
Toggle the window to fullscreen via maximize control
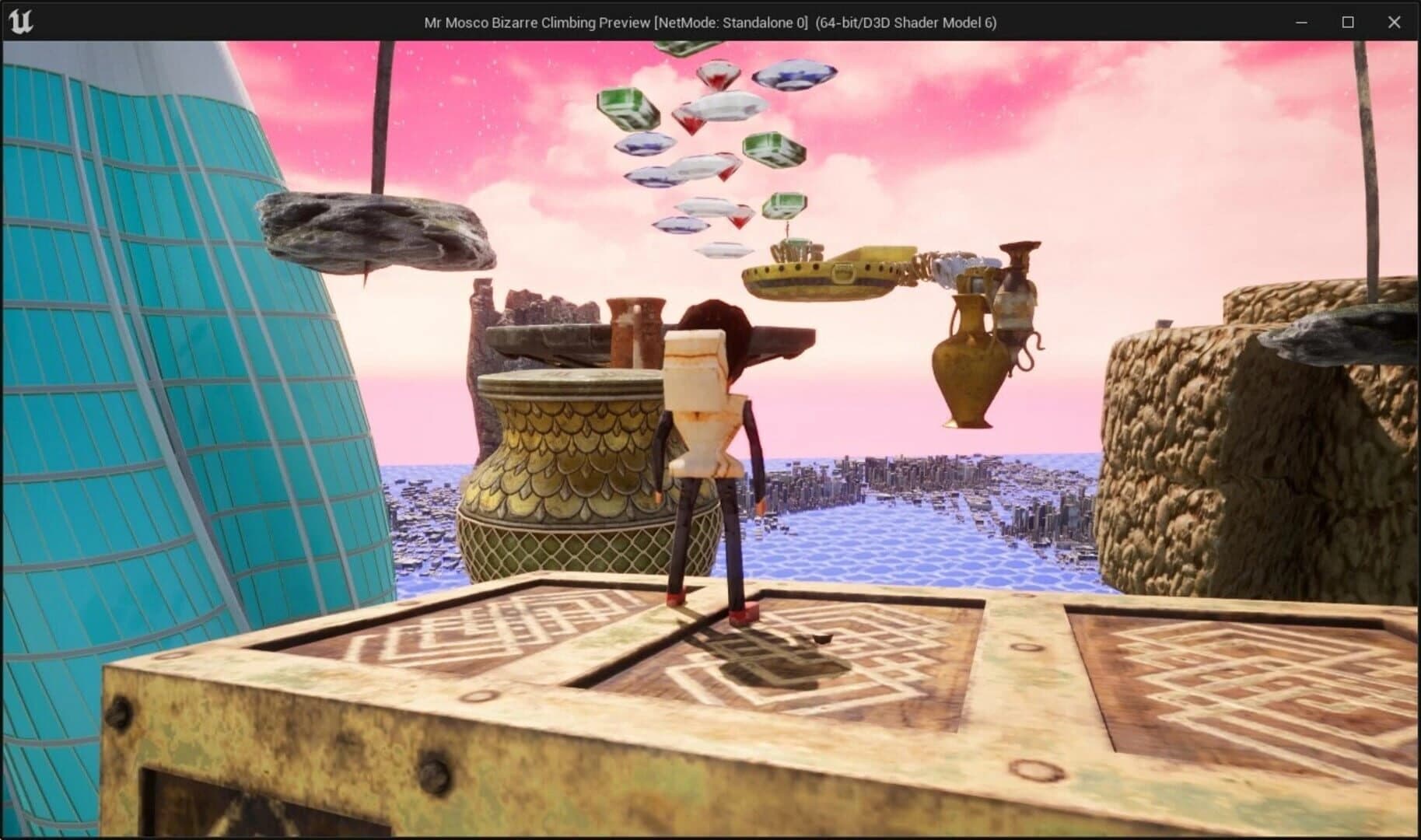[x=1346, y=23]
